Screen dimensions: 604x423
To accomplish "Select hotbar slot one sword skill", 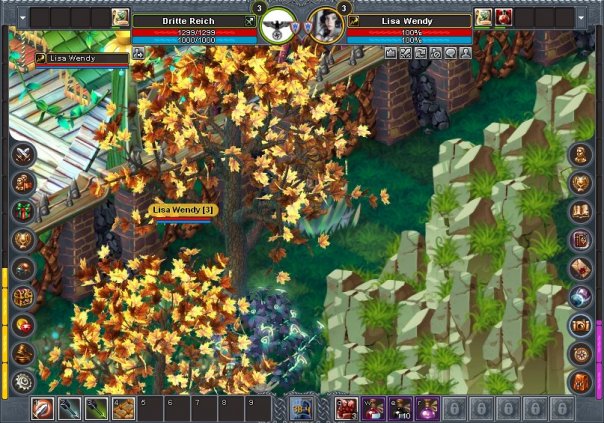I will [44, 408].
